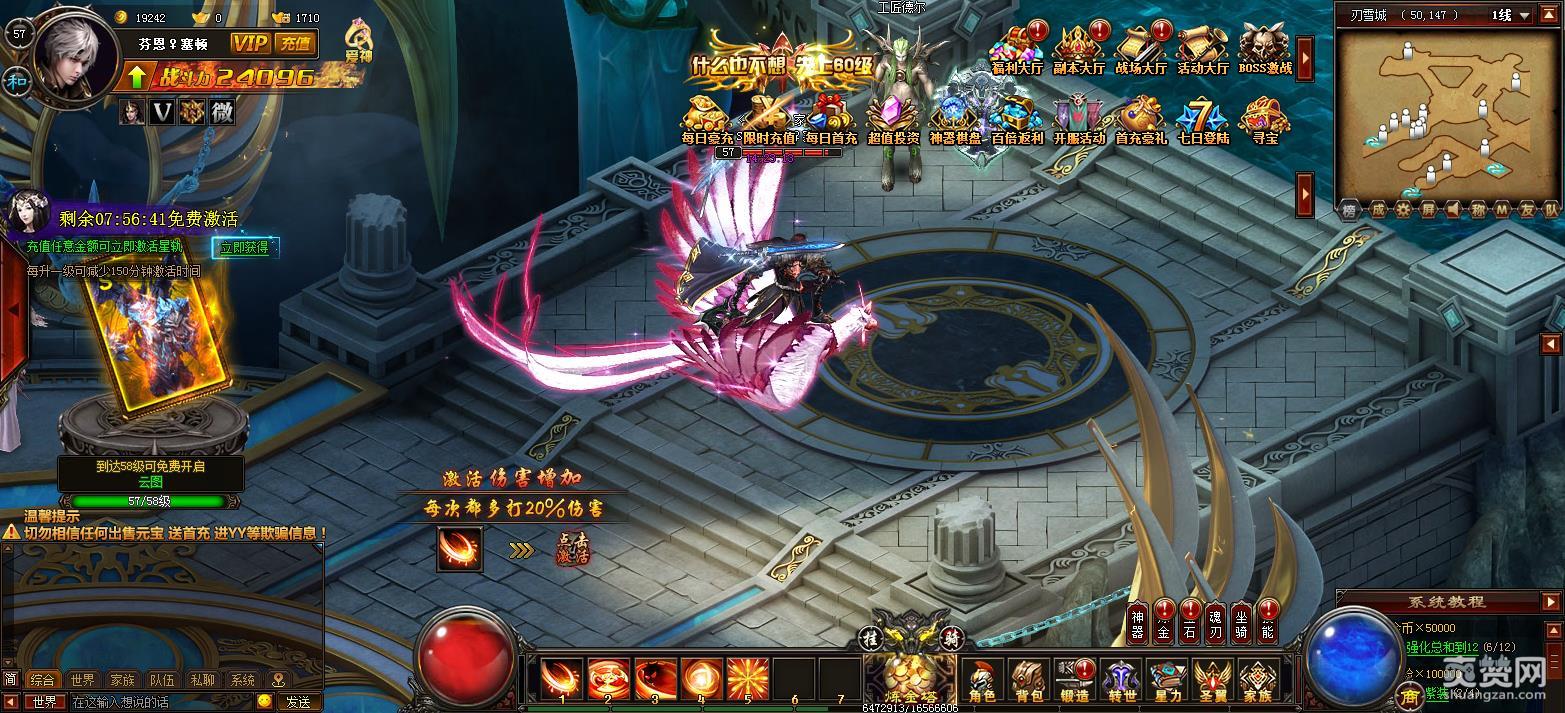Switch to the 世界 chat tab
Screen dimensions: 1565x713
click(83, 680)
